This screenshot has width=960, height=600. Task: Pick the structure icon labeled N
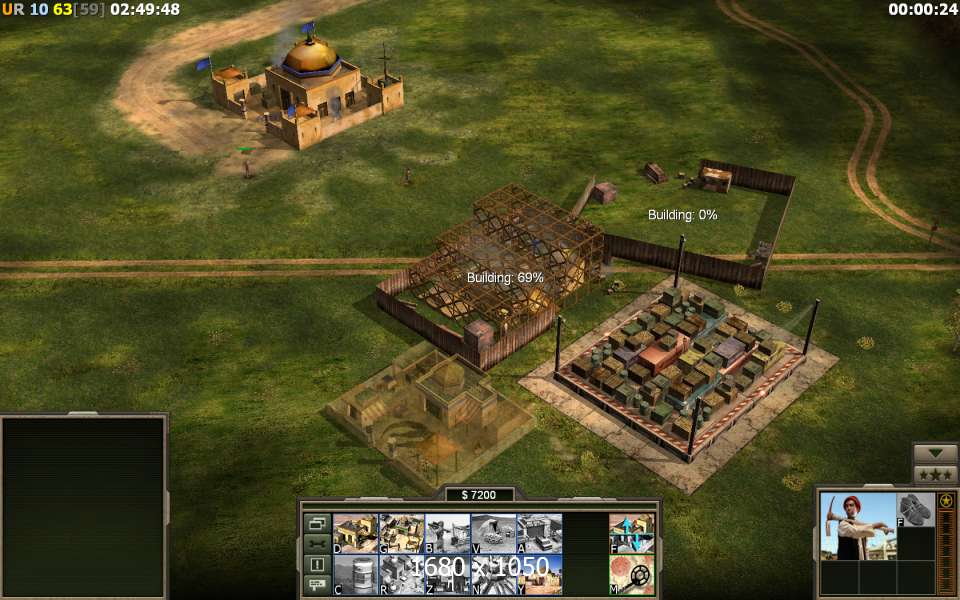pos(493,575)
